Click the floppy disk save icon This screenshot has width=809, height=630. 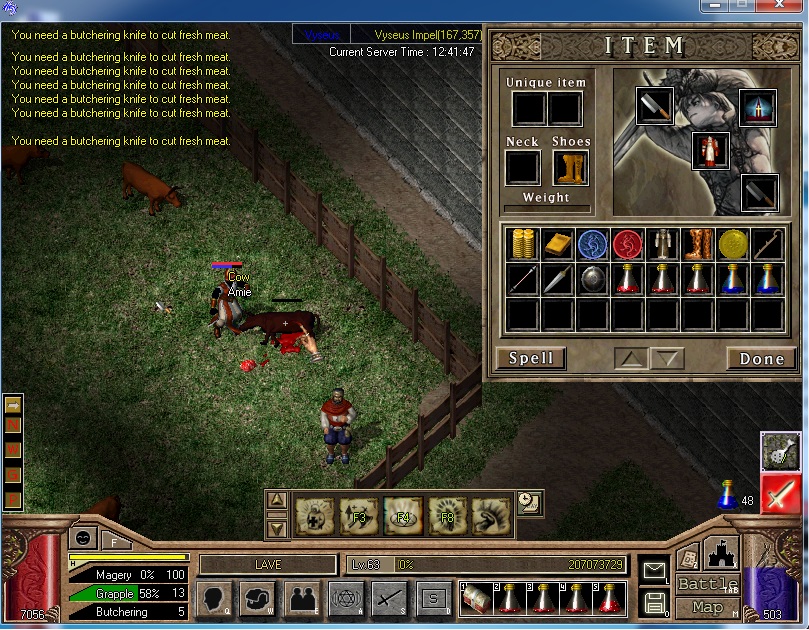654,602
